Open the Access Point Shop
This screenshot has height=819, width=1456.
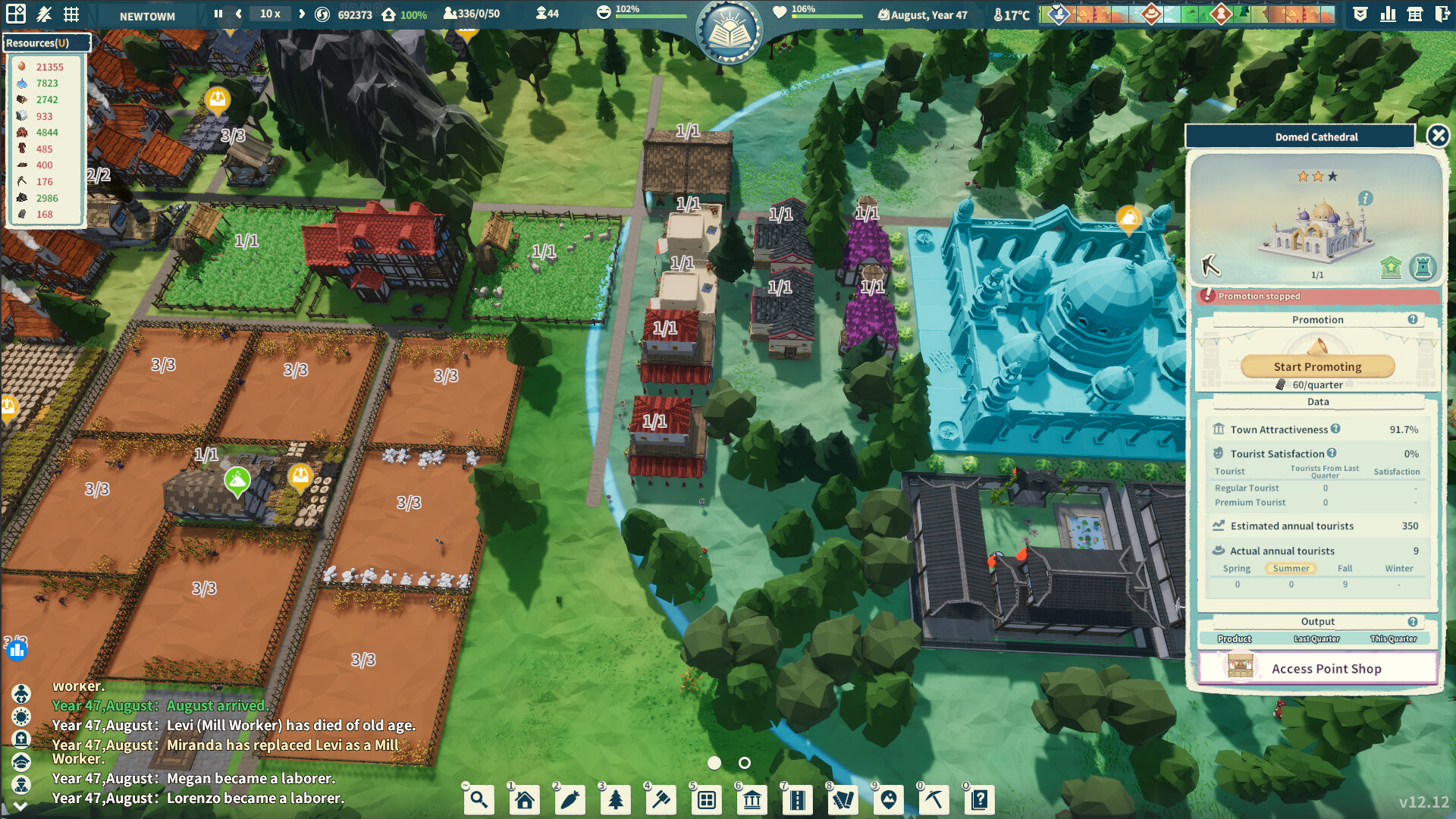coord(1317,668)
